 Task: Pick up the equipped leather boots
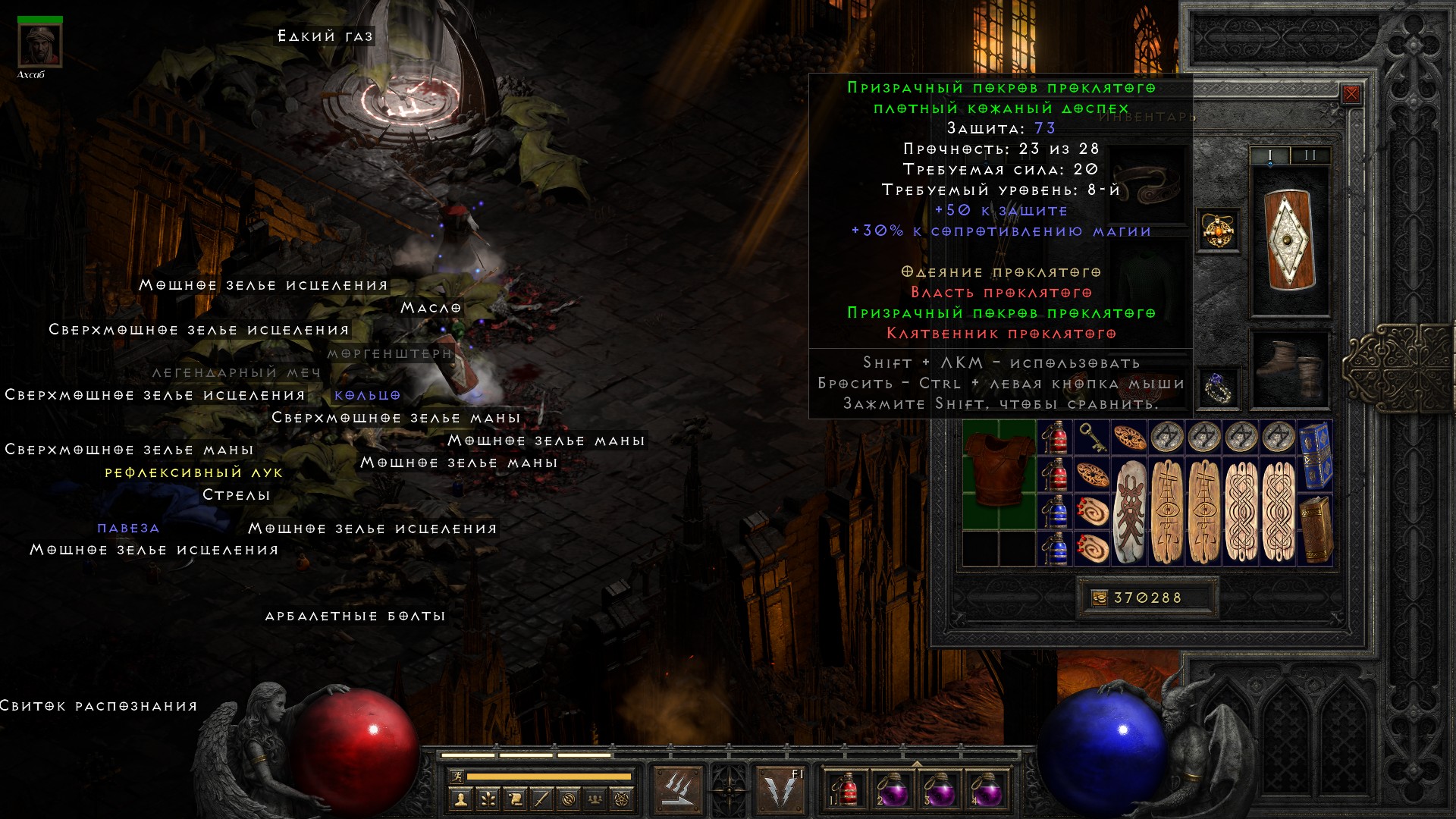point(1289,369)
